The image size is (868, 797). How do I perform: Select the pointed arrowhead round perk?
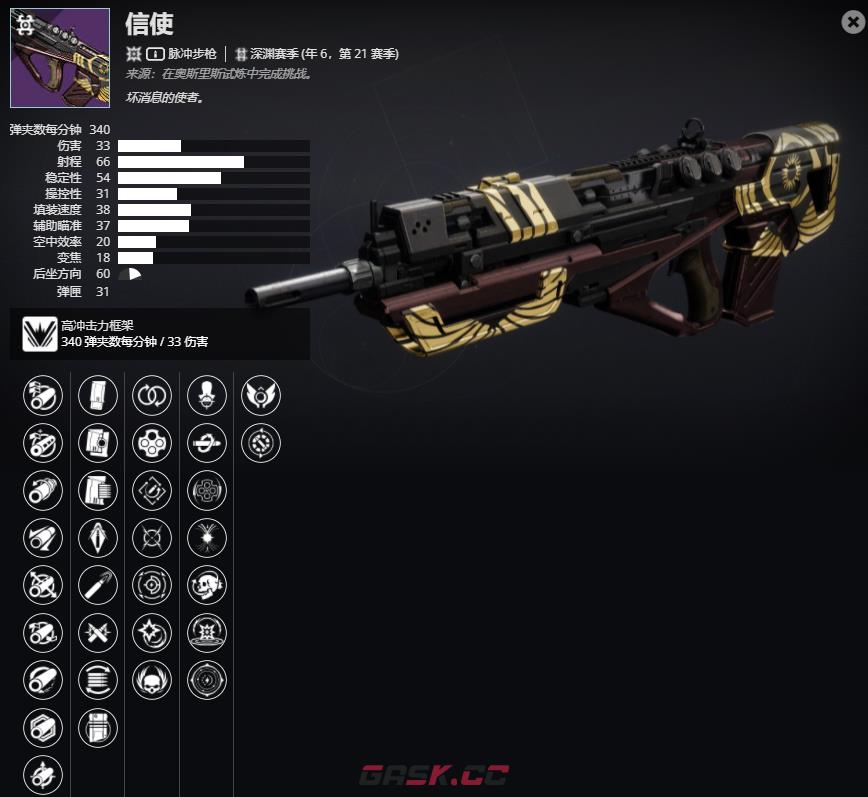(98, 538)
